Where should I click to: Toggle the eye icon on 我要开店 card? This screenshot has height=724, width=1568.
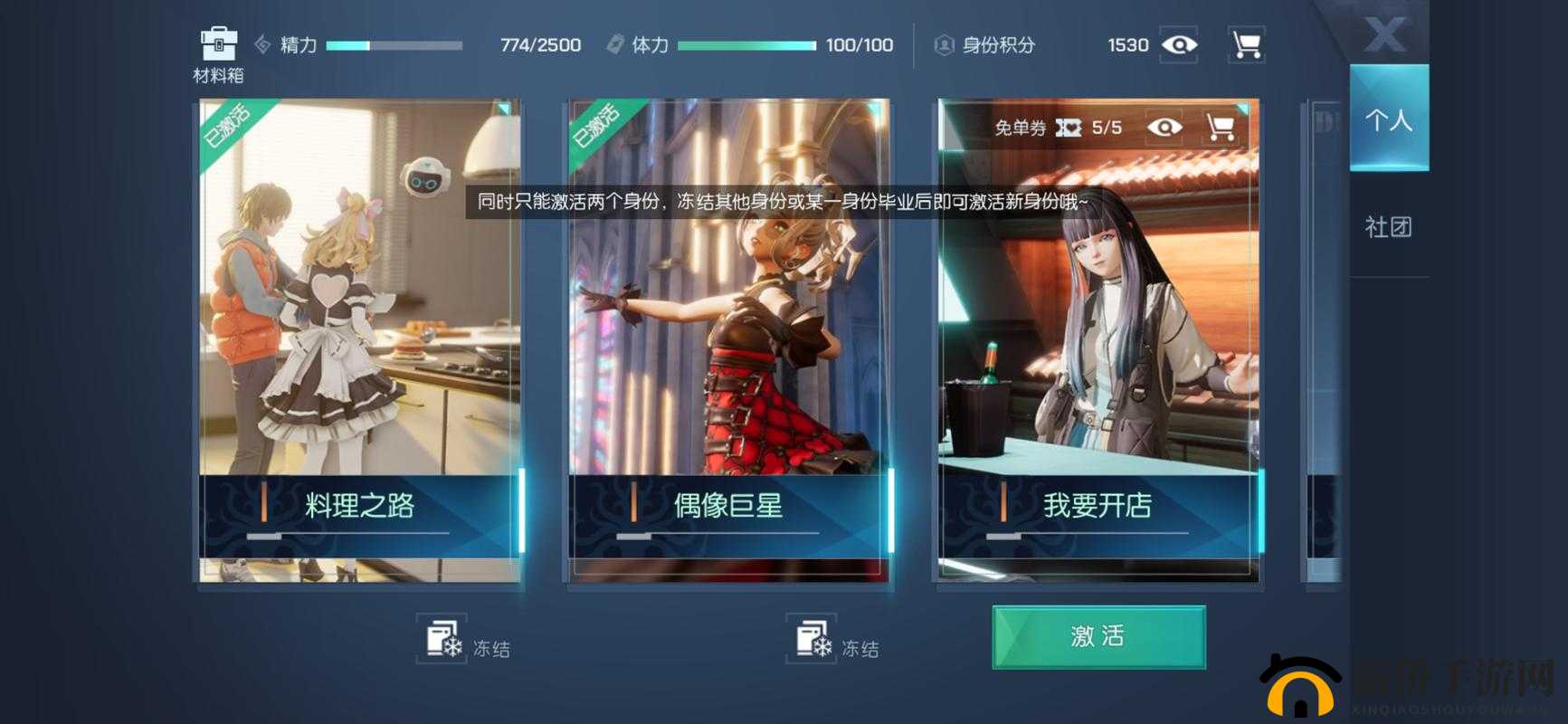pos(1166,128)
